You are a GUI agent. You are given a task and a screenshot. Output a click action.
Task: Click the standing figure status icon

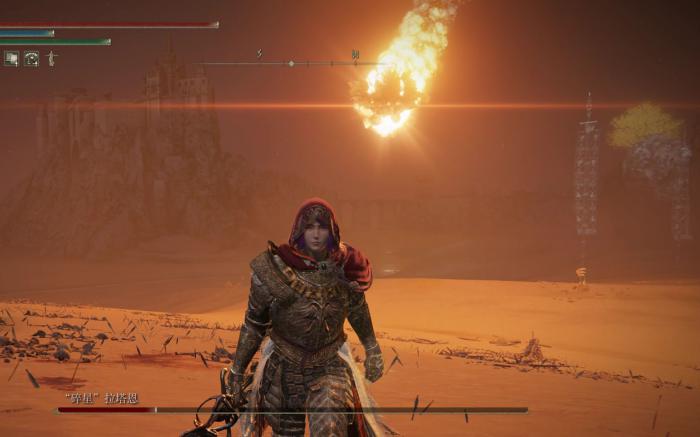(x=51, y=59)
